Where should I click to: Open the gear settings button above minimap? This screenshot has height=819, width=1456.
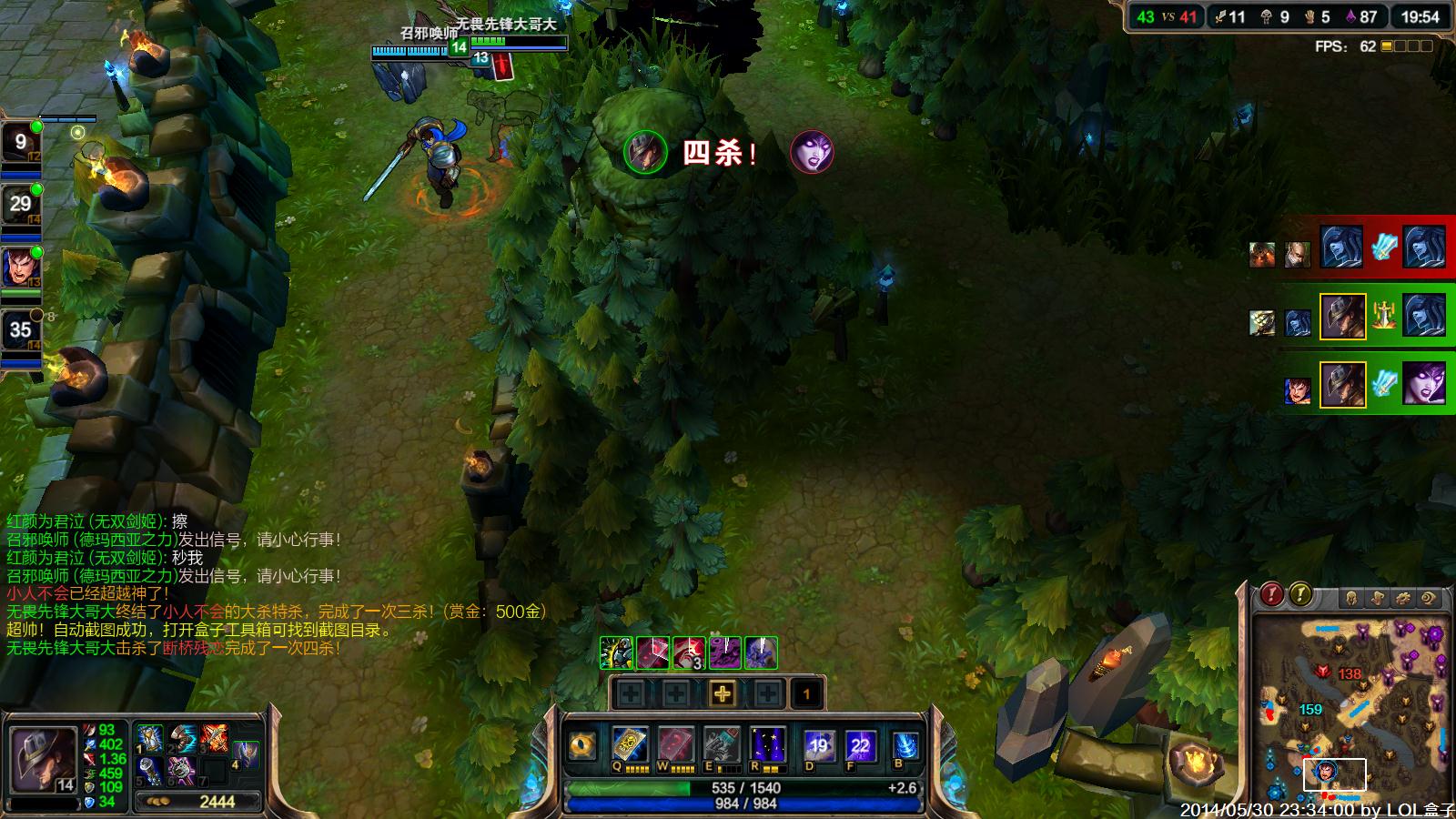coord(1403,598)
